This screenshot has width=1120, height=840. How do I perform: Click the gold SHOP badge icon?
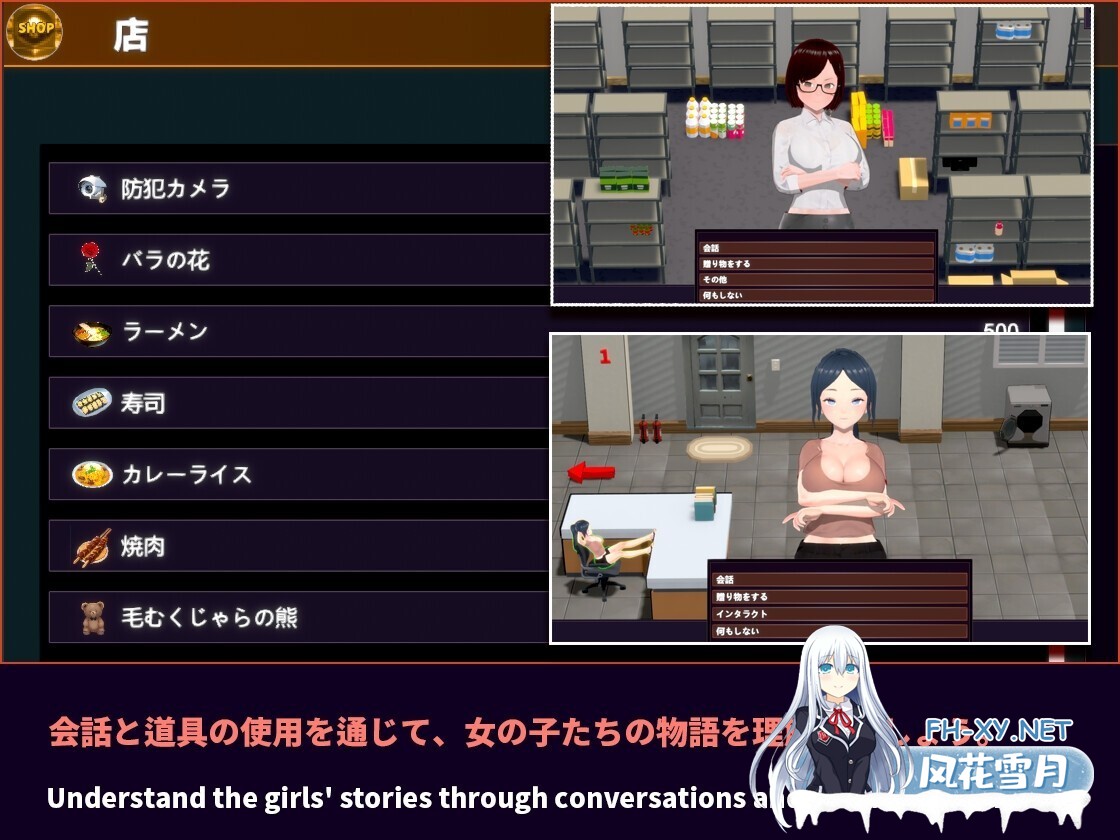(x=35, y=31)
